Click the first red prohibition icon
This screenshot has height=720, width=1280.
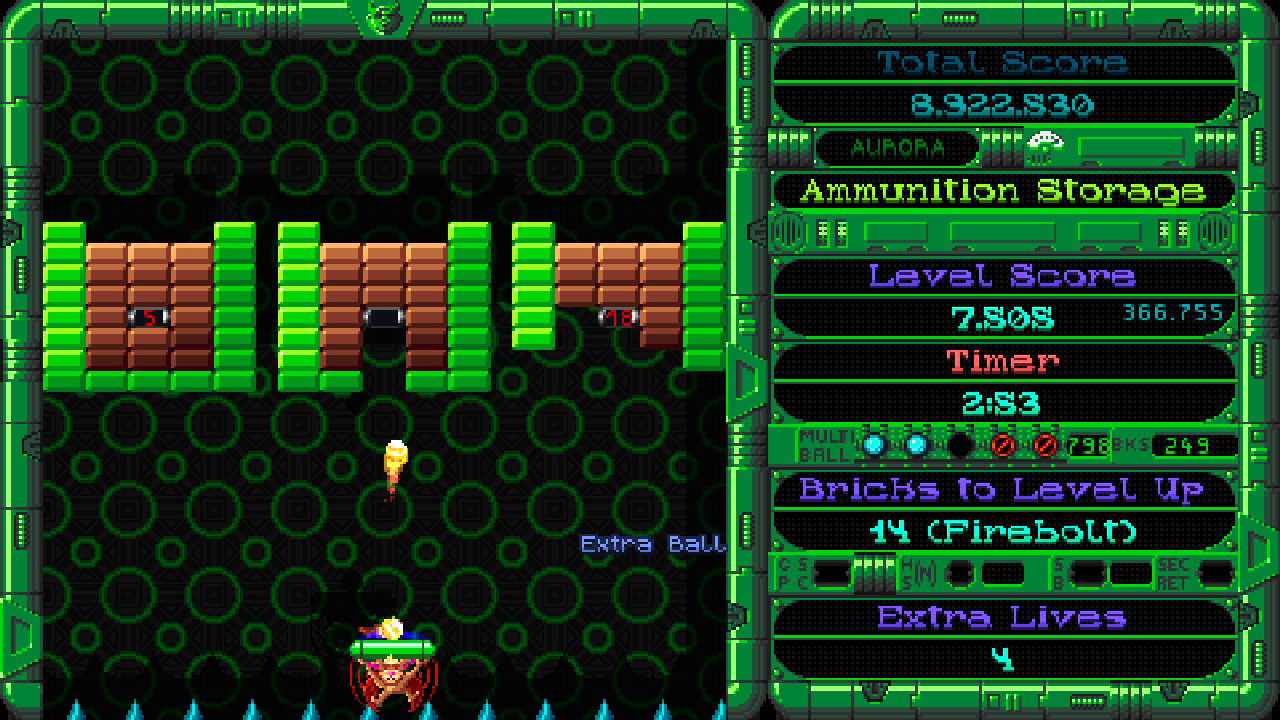click(x=1005, y=443)
